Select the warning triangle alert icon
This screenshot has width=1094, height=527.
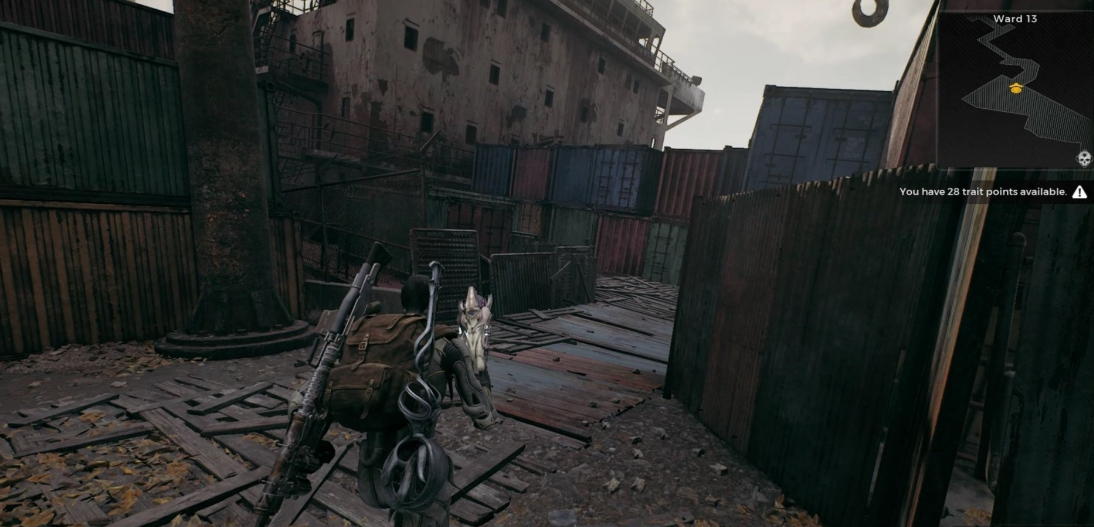[x=1079, y=192]
